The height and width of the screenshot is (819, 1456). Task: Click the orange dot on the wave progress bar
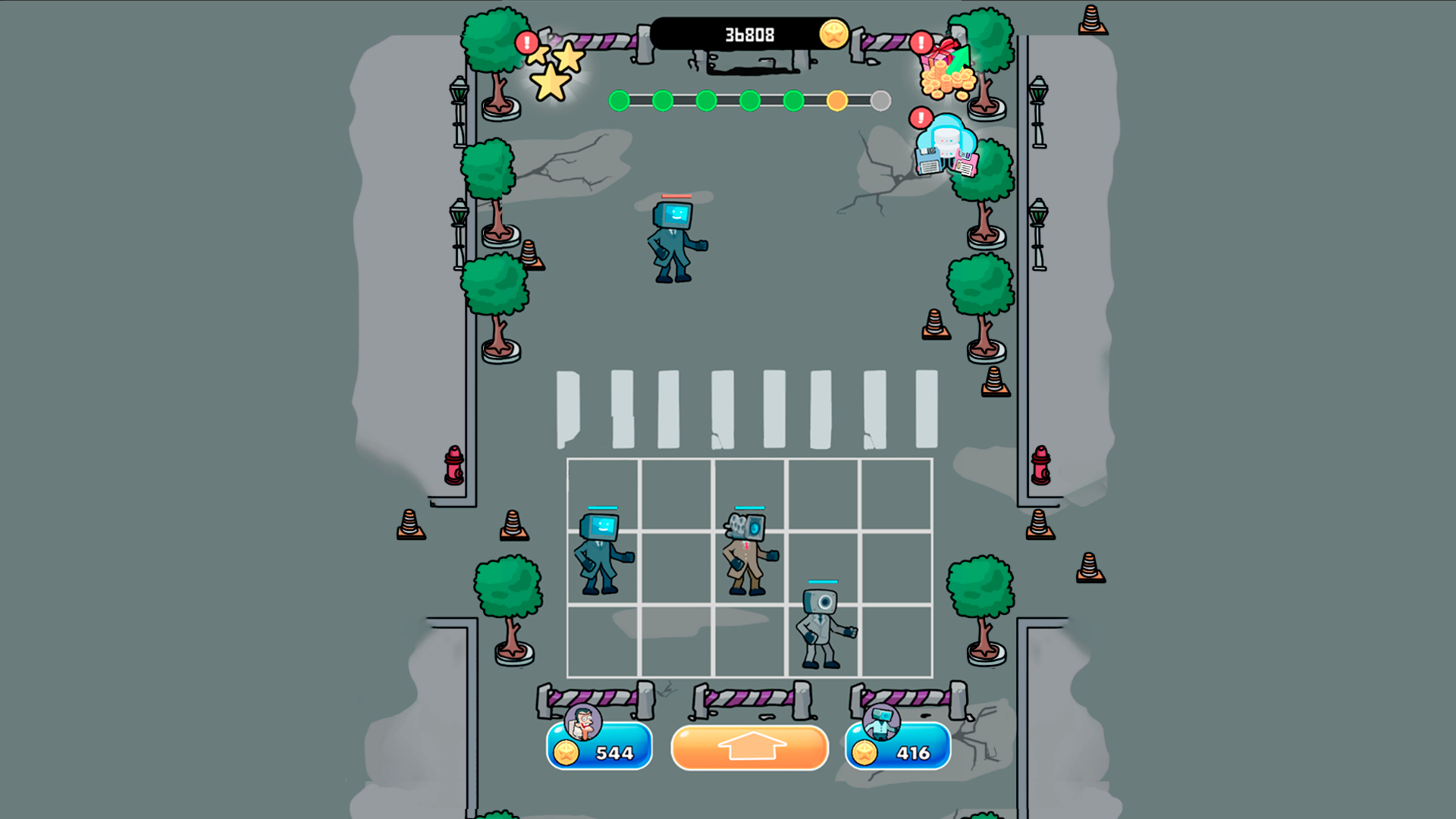[837, 99]
